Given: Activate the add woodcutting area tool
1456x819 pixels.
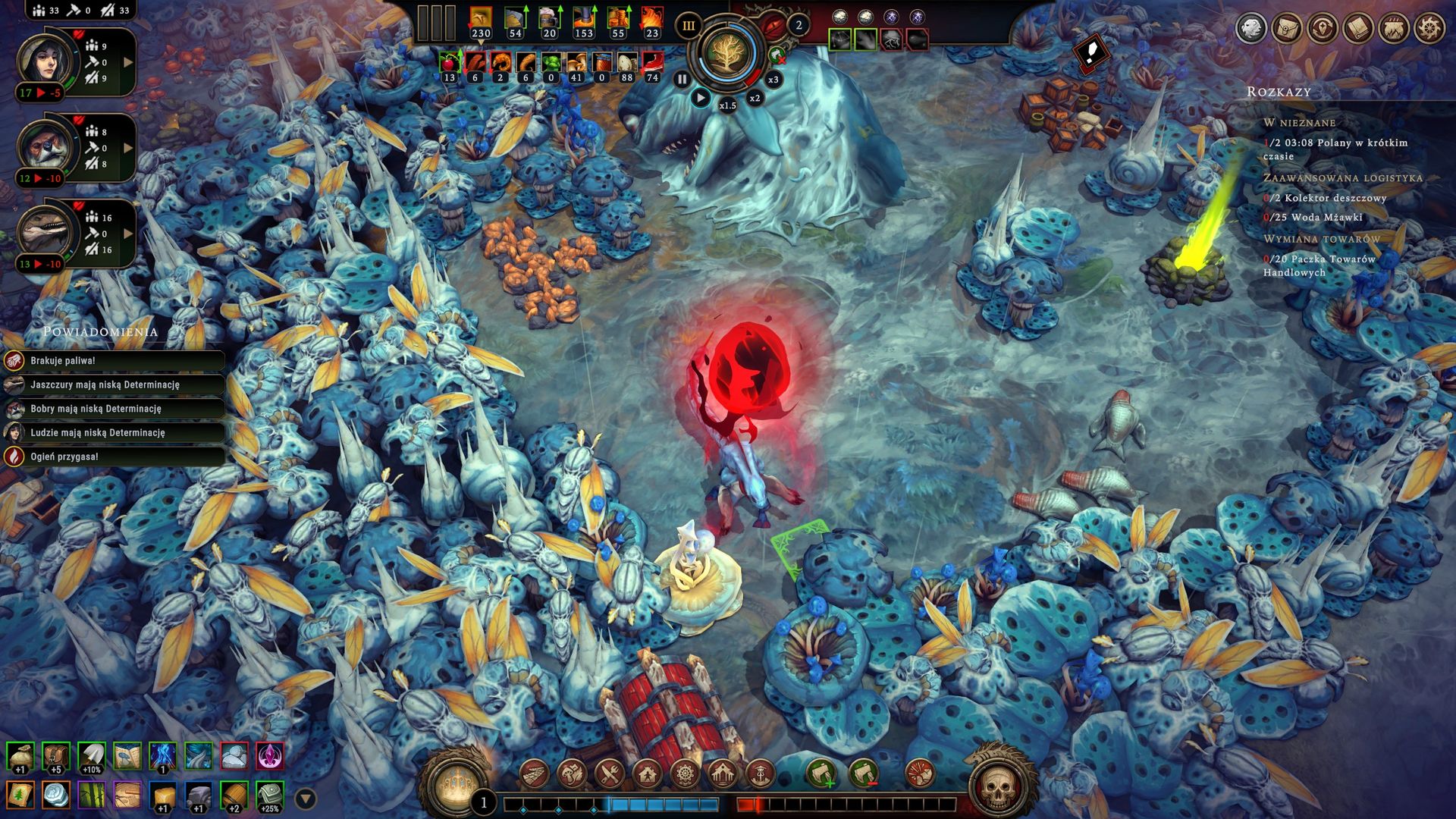Looking at the screenshot, I should click(821, 774).
